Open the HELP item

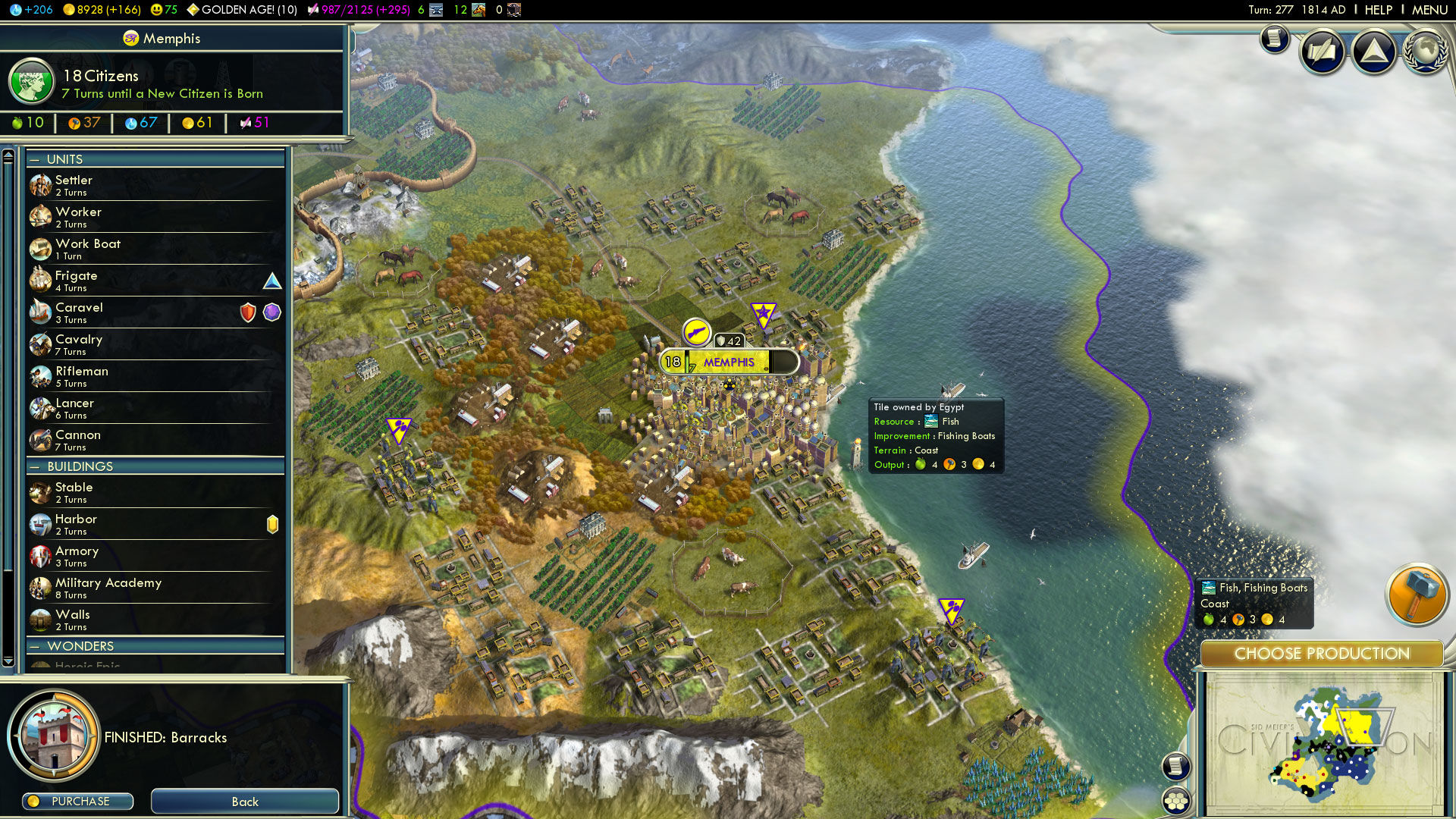pyautogui.click(x=1379, y=10)
